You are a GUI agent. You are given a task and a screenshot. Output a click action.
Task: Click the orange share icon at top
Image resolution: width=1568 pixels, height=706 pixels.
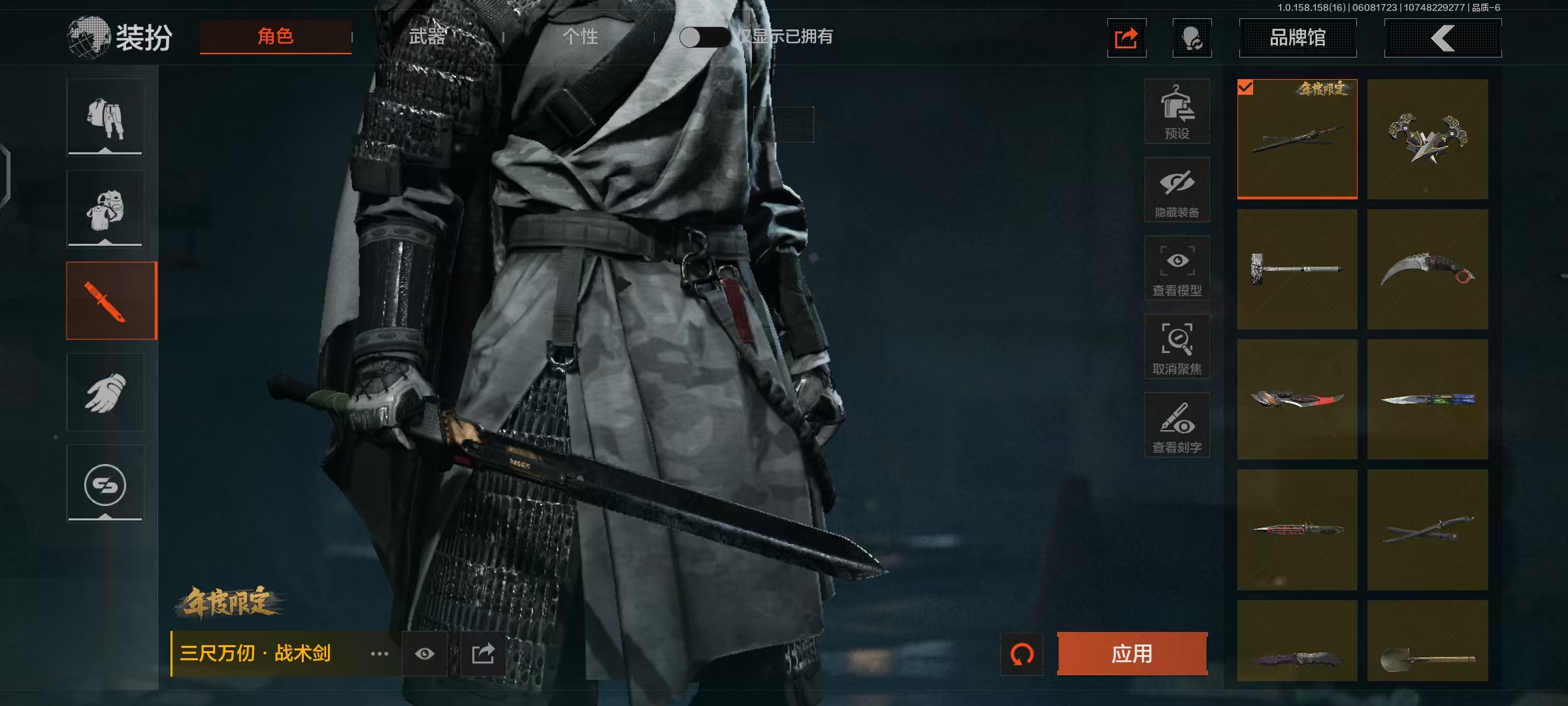click(1126, 38)
